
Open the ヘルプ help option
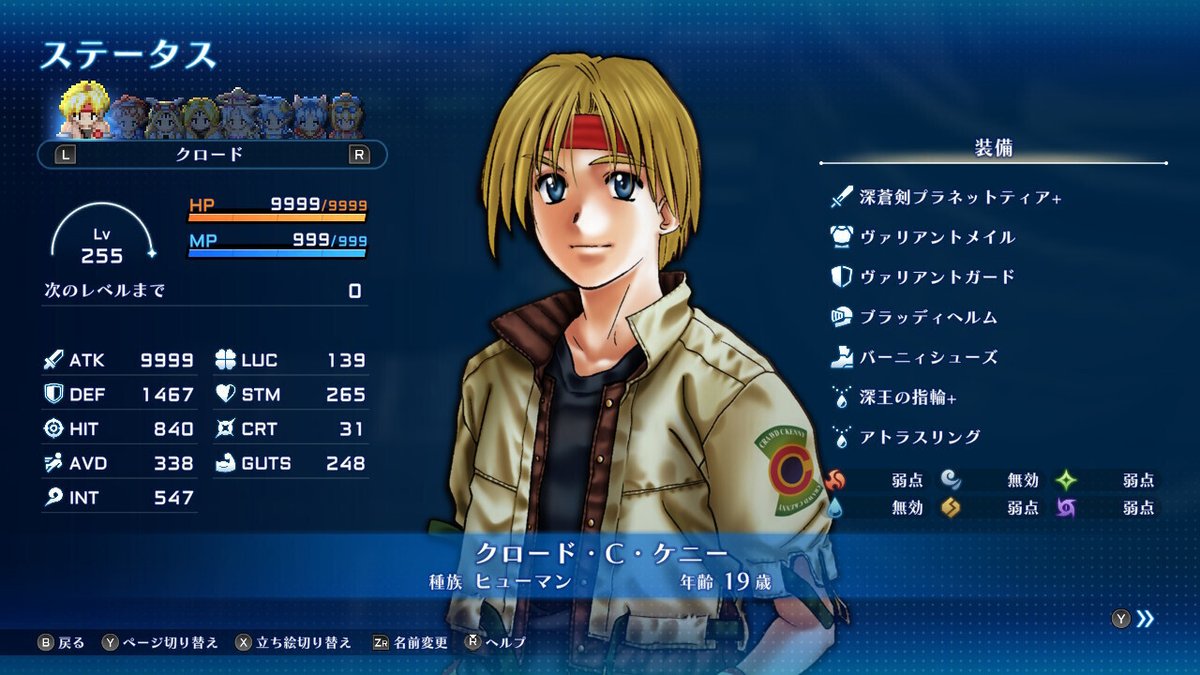tap(496, 642)
